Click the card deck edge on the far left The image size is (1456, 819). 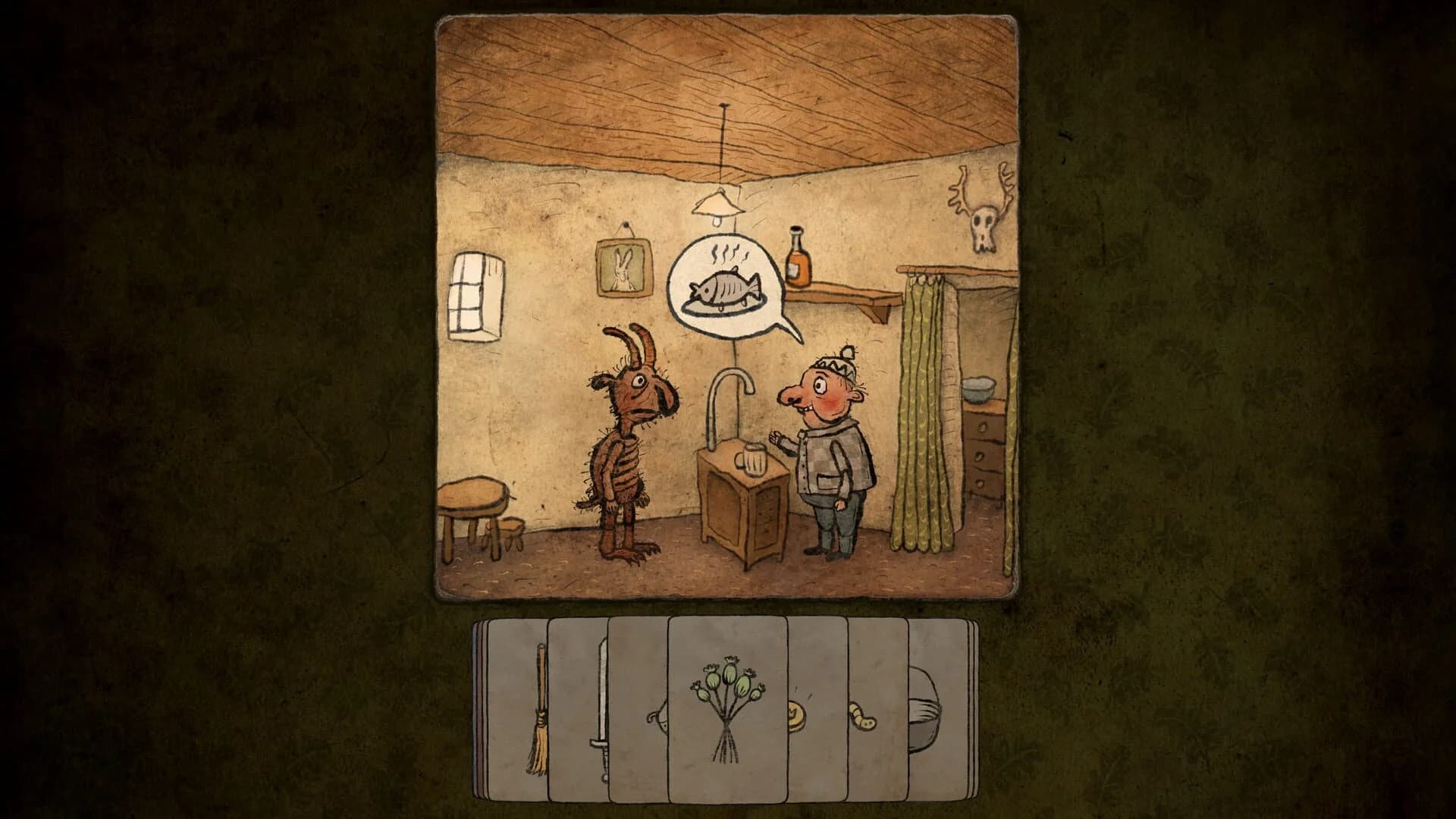481,713
